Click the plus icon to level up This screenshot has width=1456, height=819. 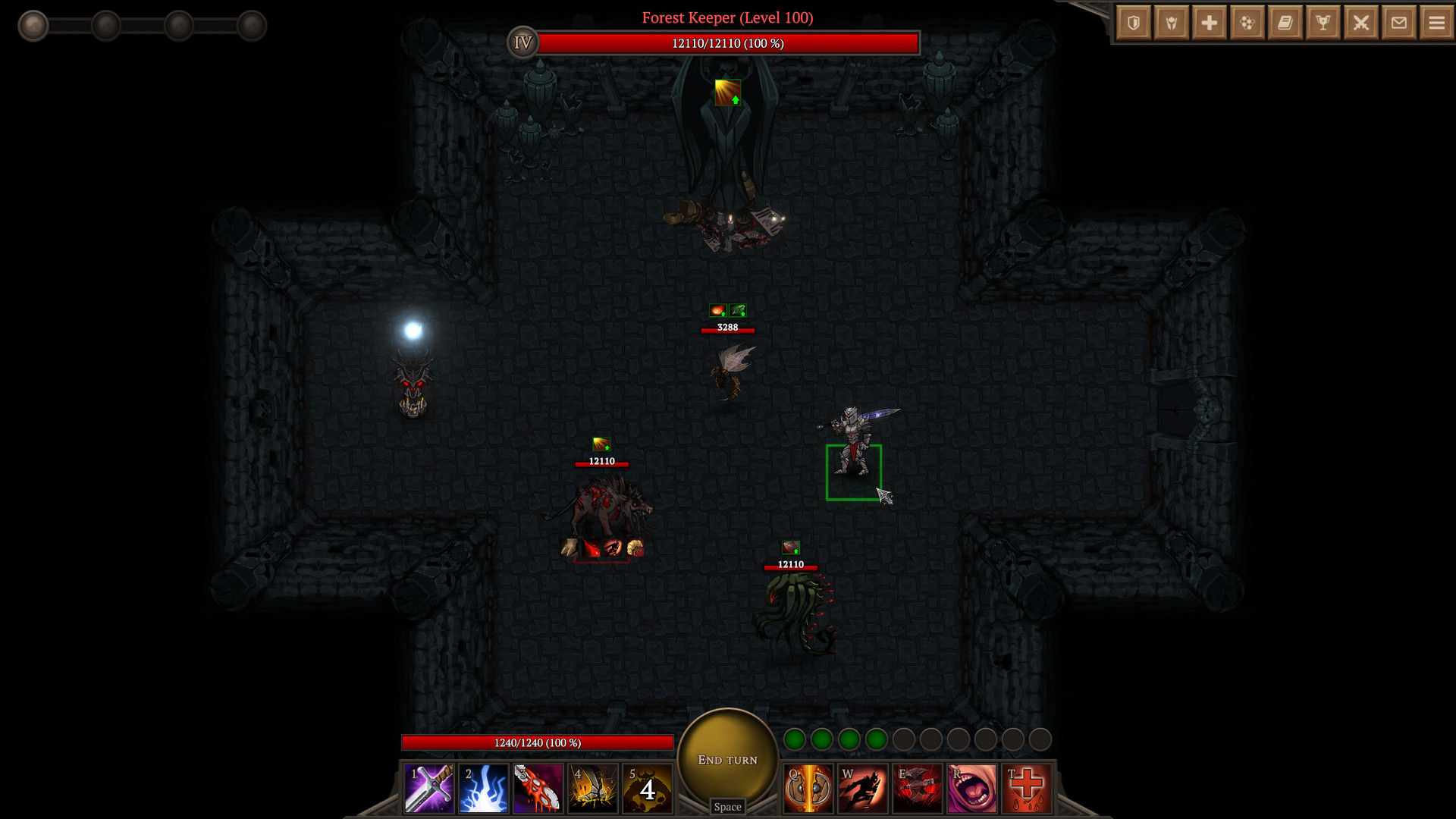point(1209,23)
